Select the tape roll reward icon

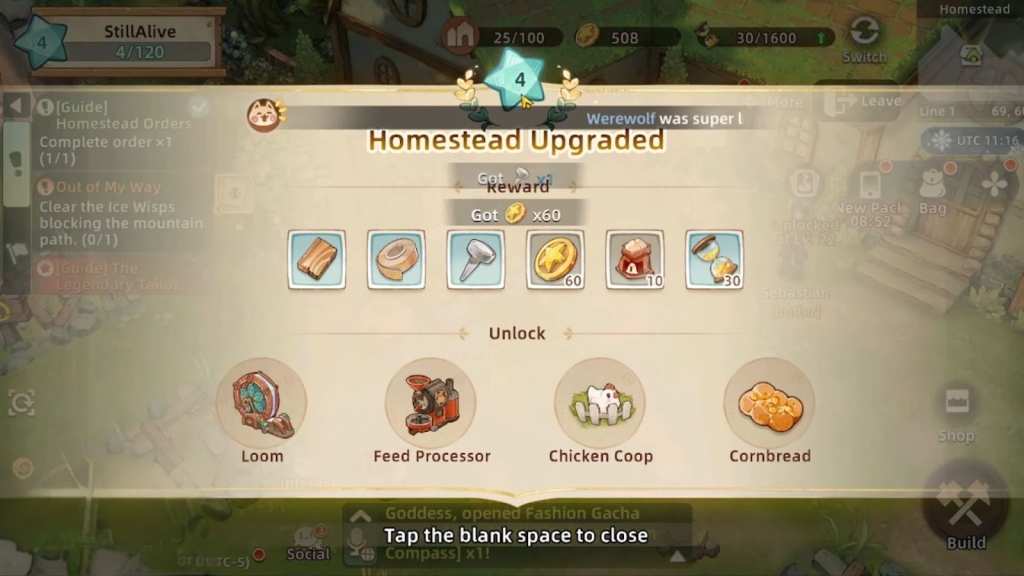click(396, 260)
